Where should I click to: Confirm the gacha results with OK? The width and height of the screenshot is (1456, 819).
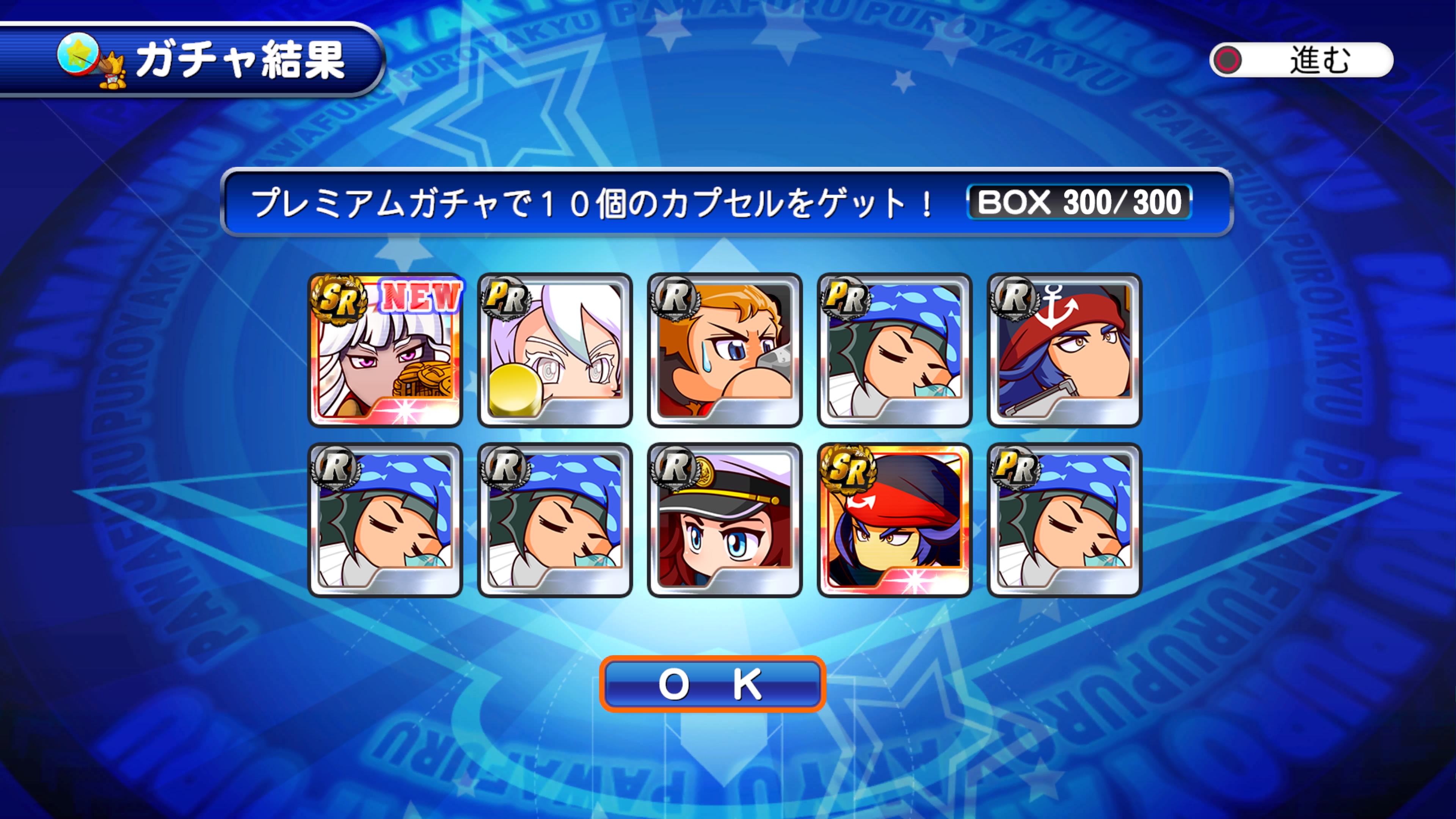tap(712, 684)
